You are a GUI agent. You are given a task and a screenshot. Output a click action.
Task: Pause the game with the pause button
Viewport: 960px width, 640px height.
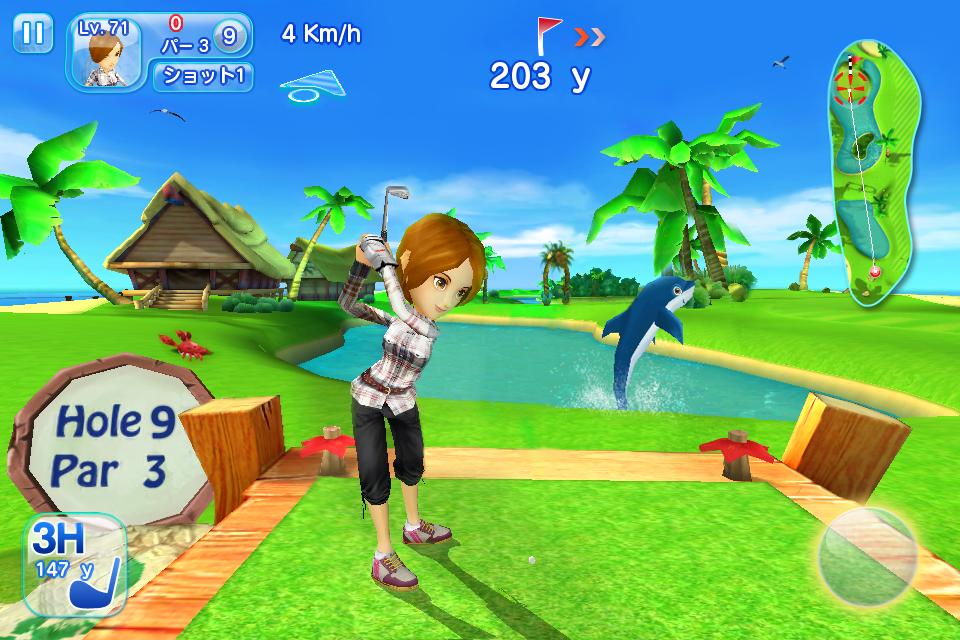pyautogui.click(x=33, y=33)
